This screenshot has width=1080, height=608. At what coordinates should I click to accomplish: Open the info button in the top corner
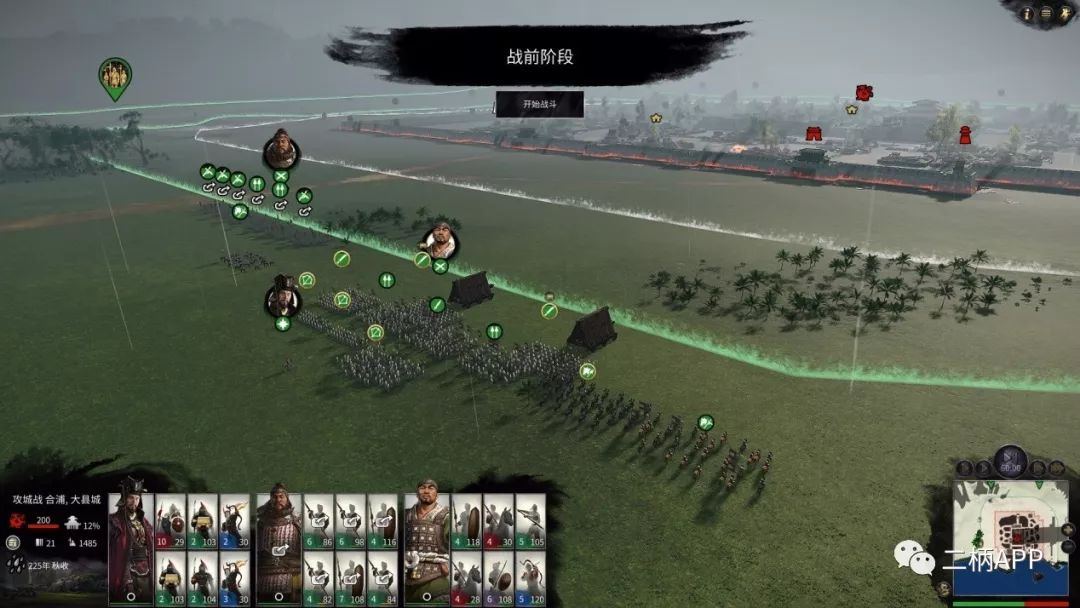tap(1029, 12)
